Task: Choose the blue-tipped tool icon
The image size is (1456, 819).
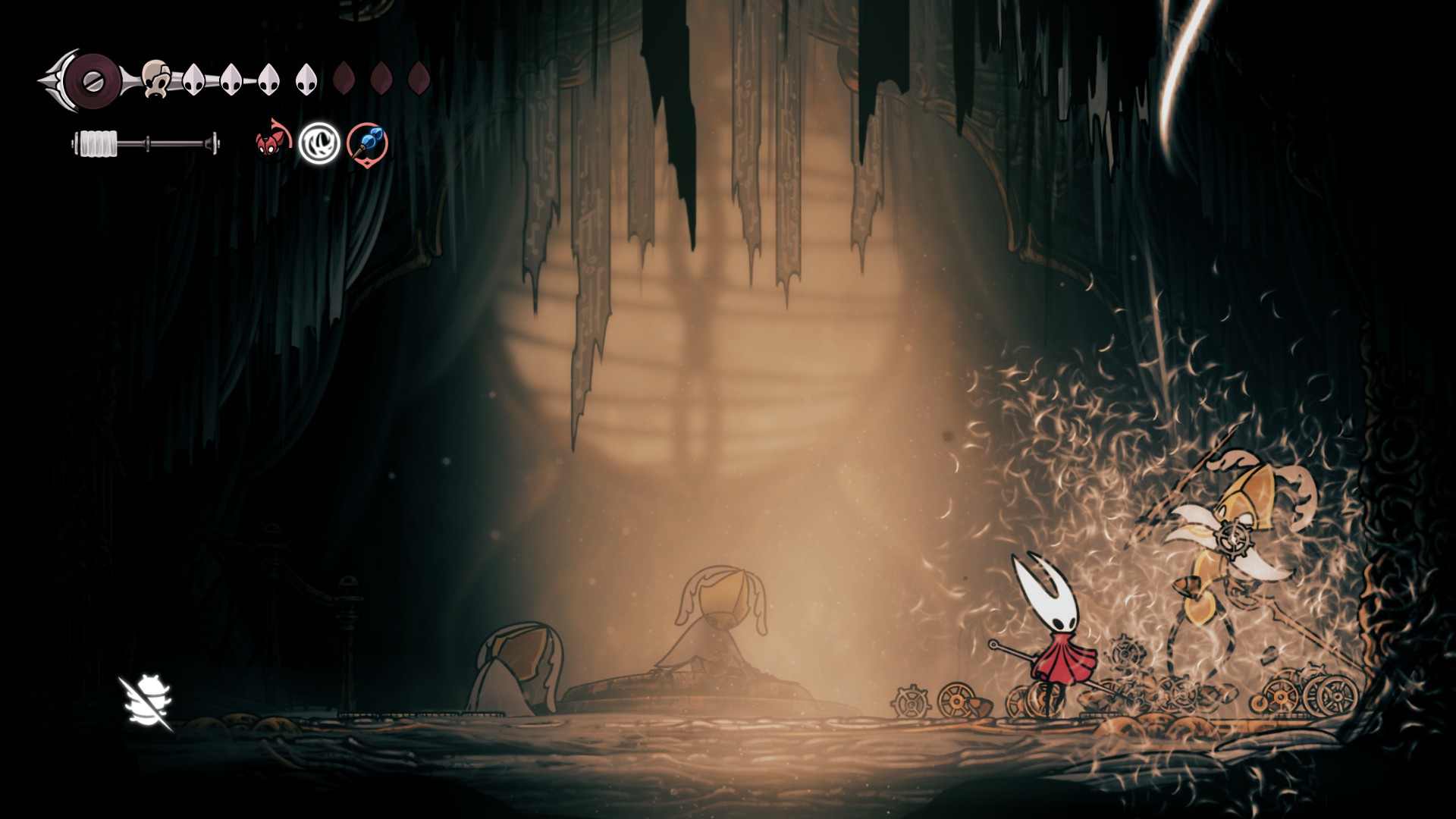Action: tap(368, 143)
